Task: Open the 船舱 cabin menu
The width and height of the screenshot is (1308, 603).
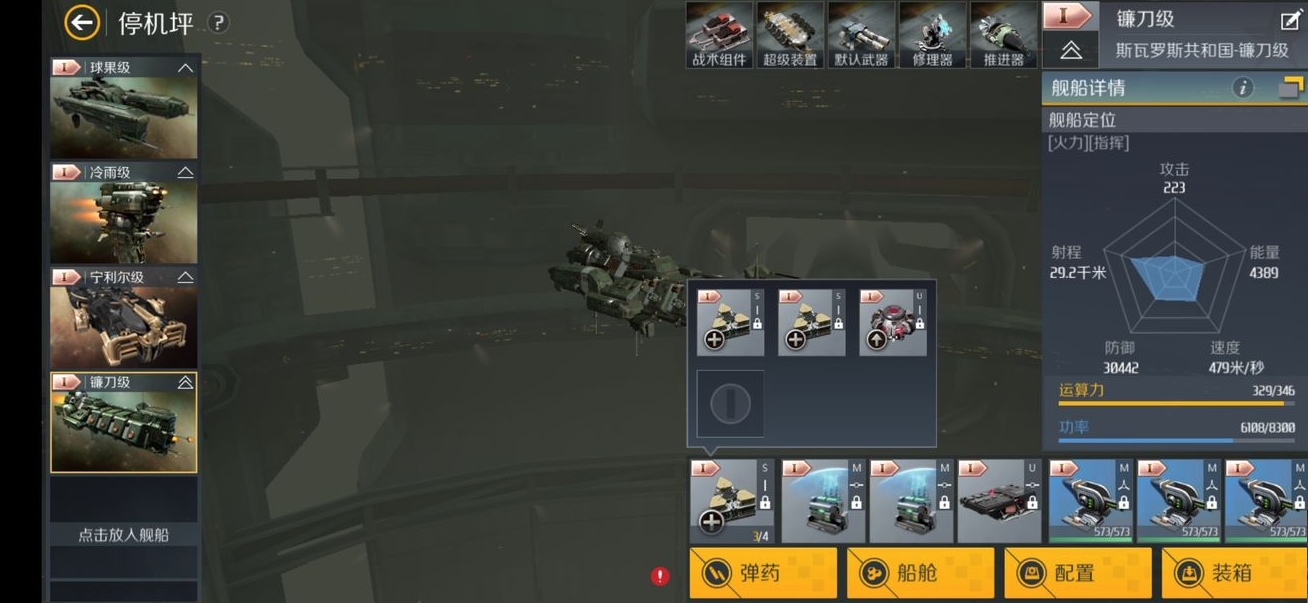Action: point(920,573)
